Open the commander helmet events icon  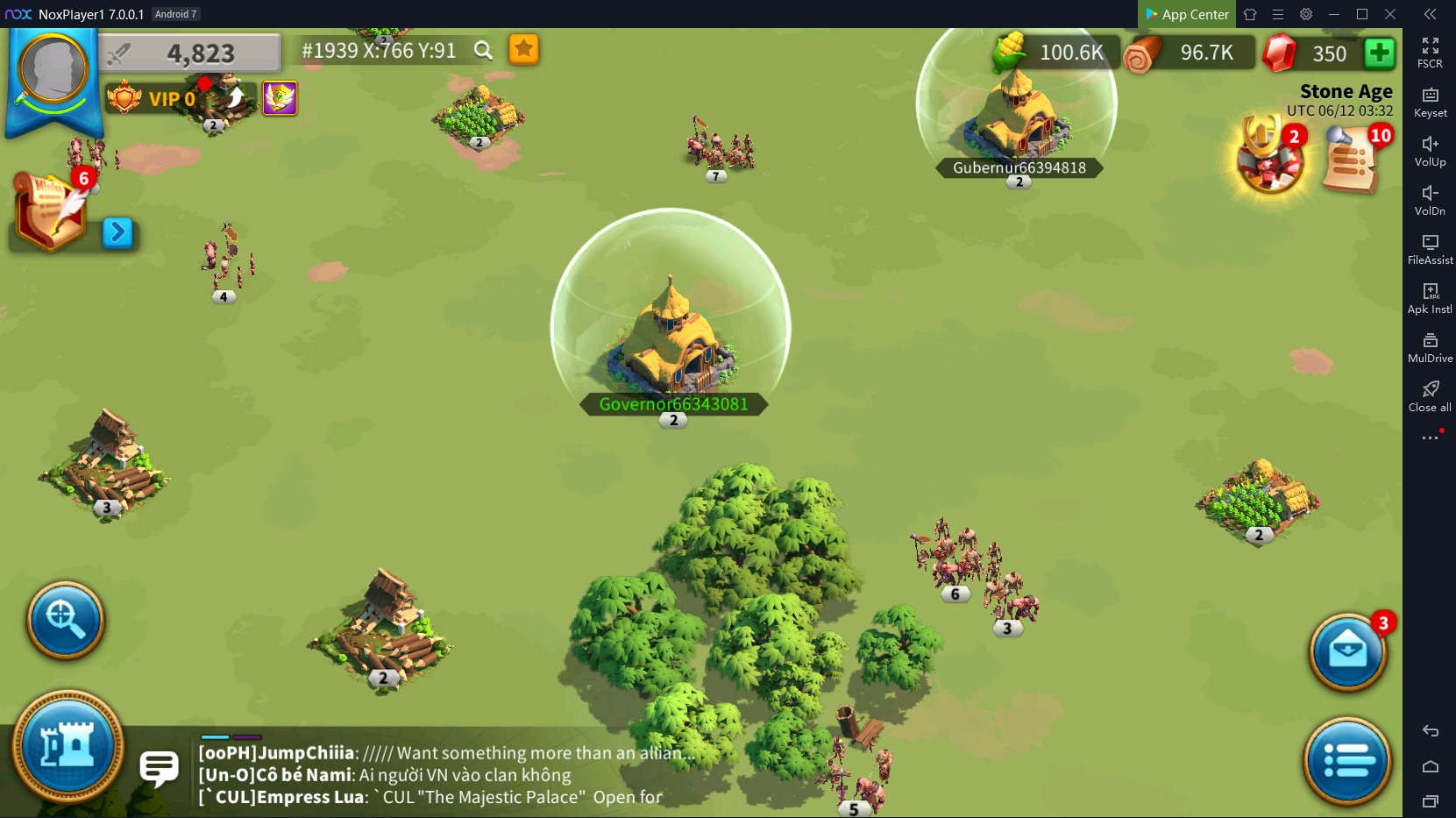tap(1268, 157)
